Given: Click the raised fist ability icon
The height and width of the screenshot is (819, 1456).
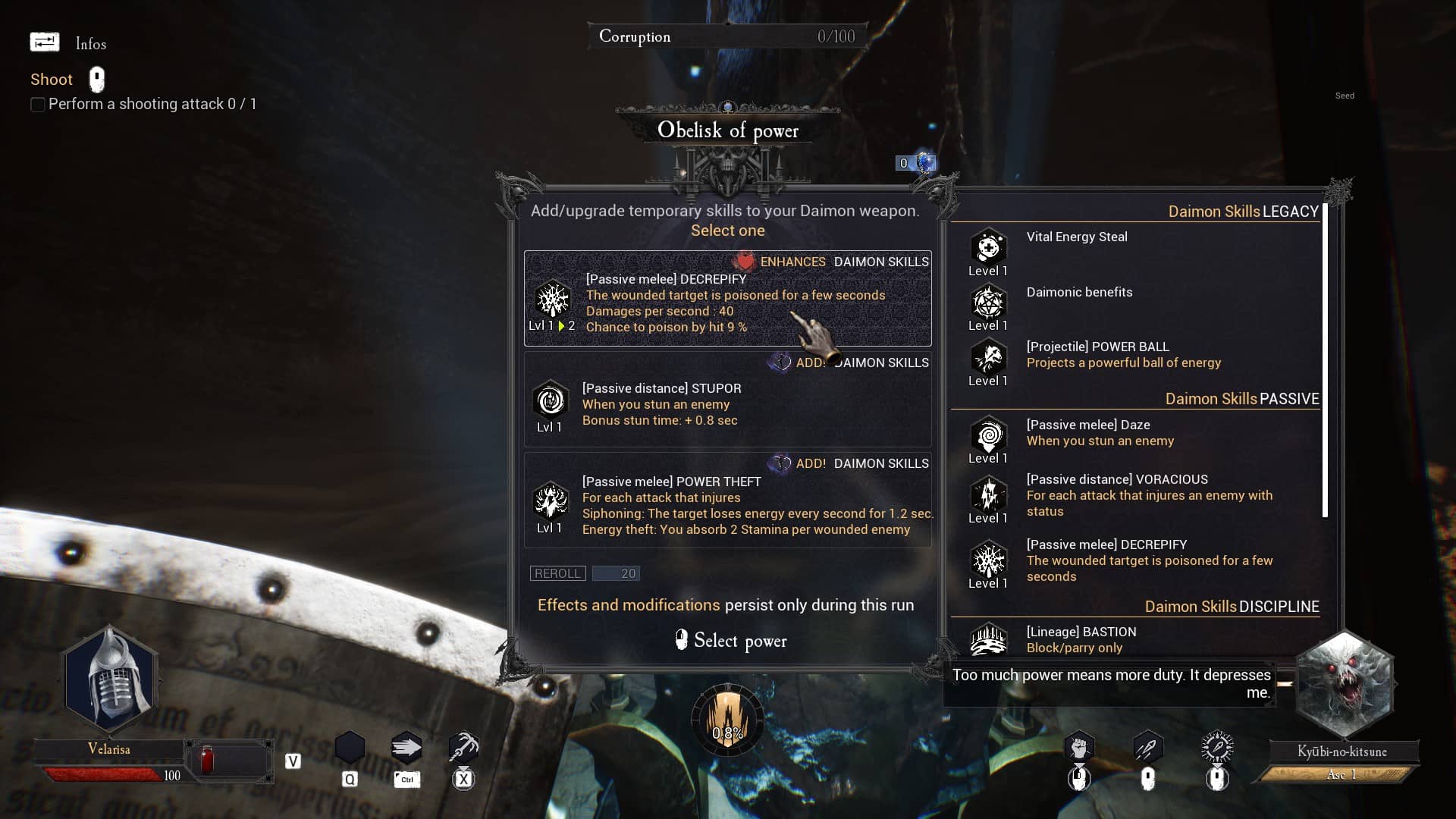Looking at the screenshot, I should 1078,748.
